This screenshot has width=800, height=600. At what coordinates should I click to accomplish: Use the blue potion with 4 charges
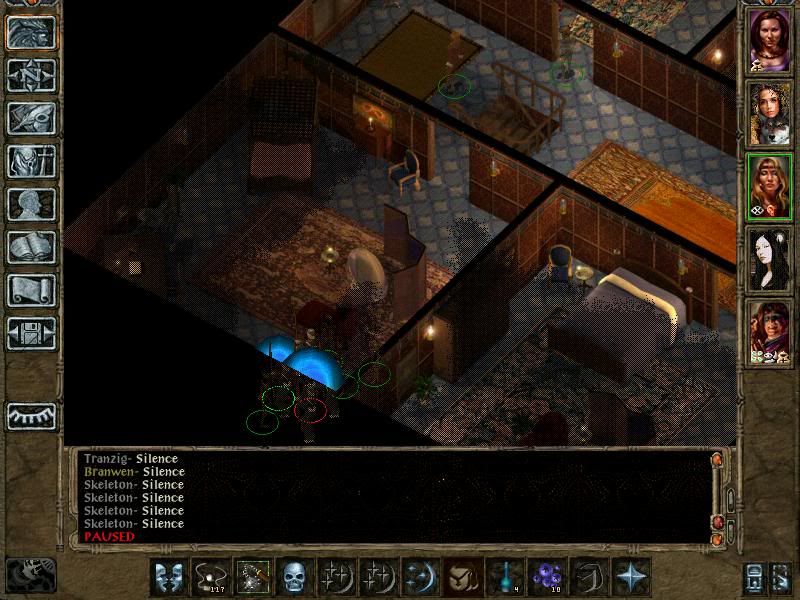point(504,577)
